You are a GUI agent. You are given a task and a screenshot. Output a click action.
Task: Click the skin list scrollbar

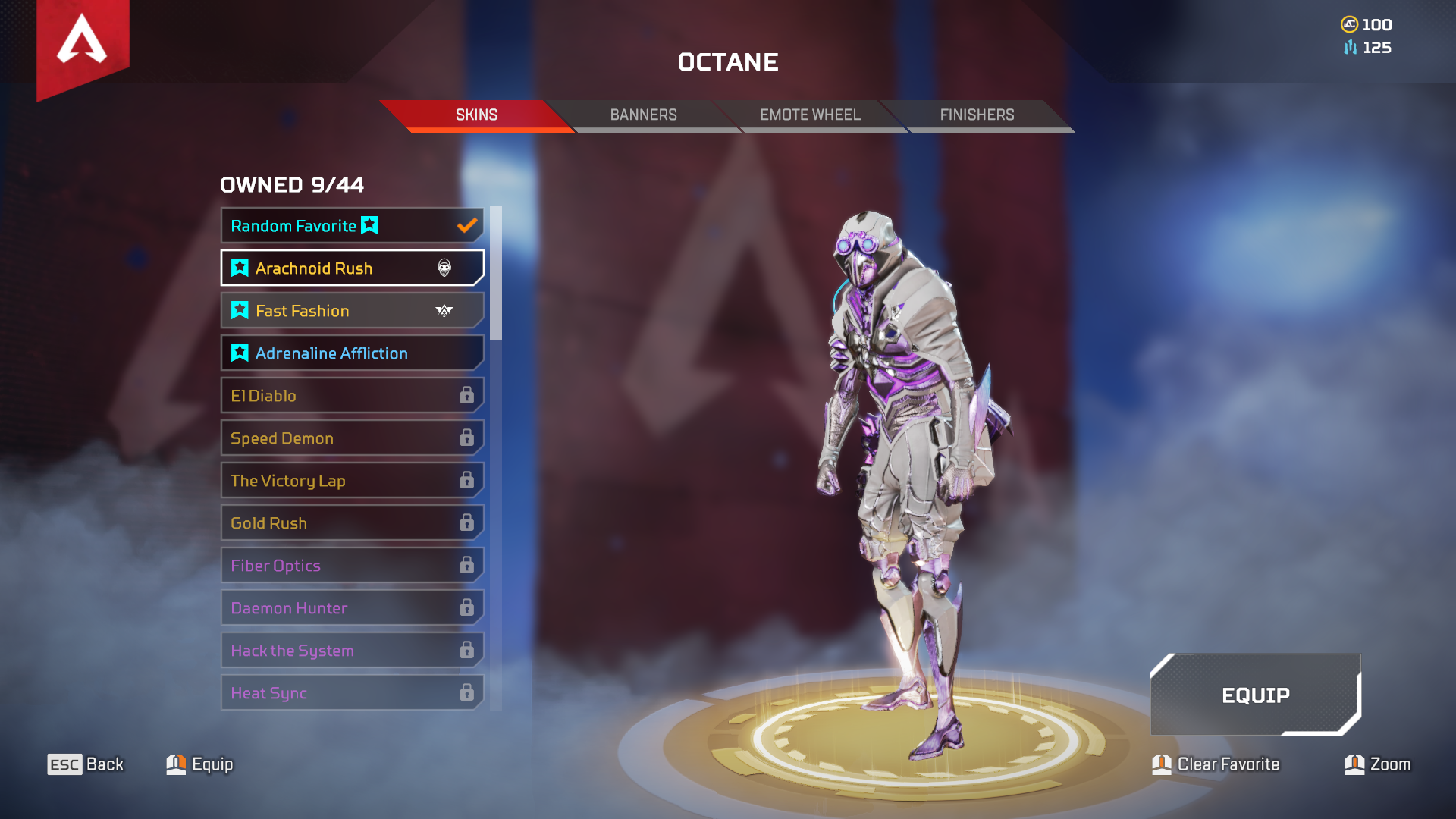(496, 273)
